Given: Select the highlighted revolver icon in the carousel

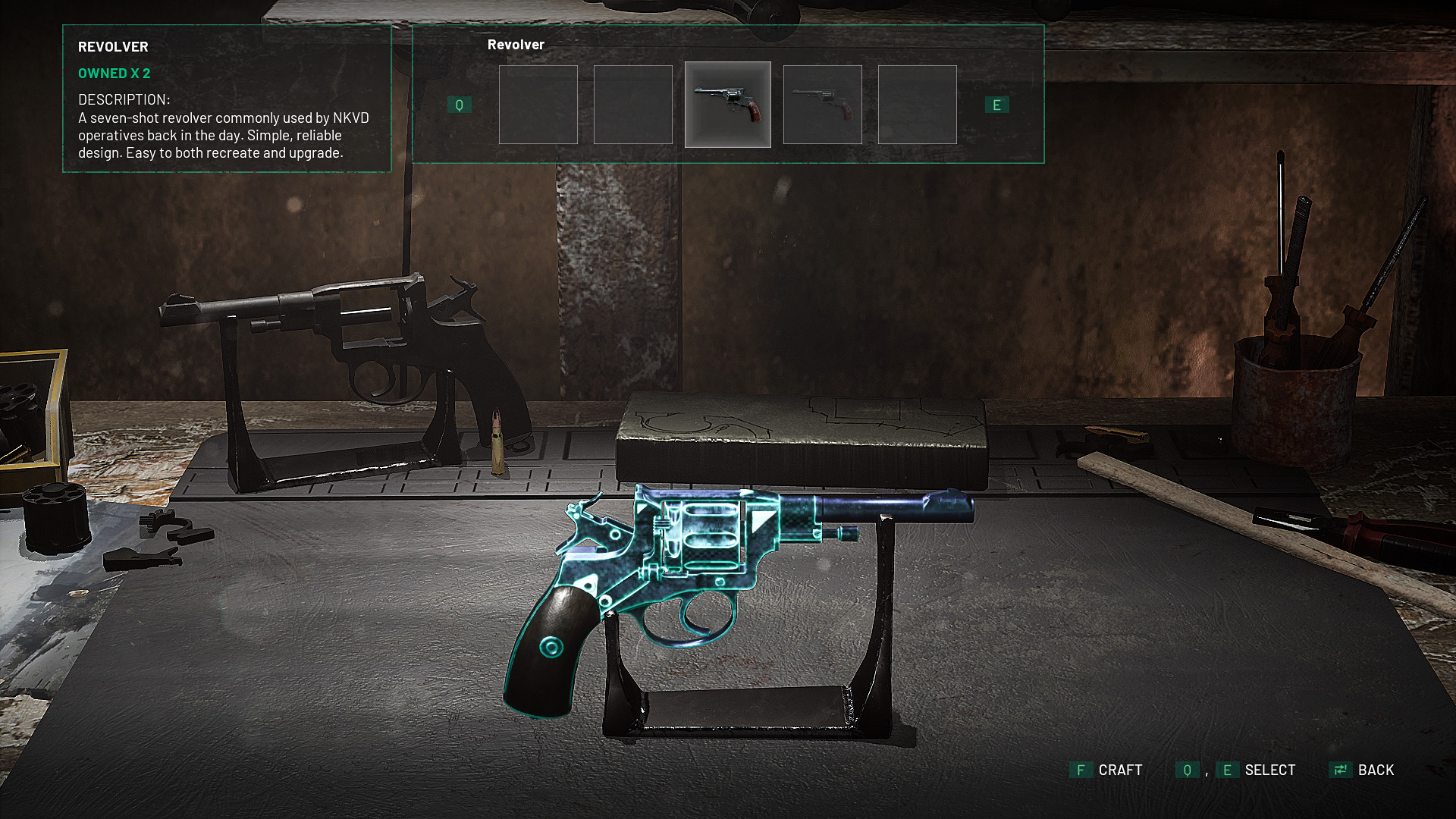Looking at the screenshot, I should 728,105.
